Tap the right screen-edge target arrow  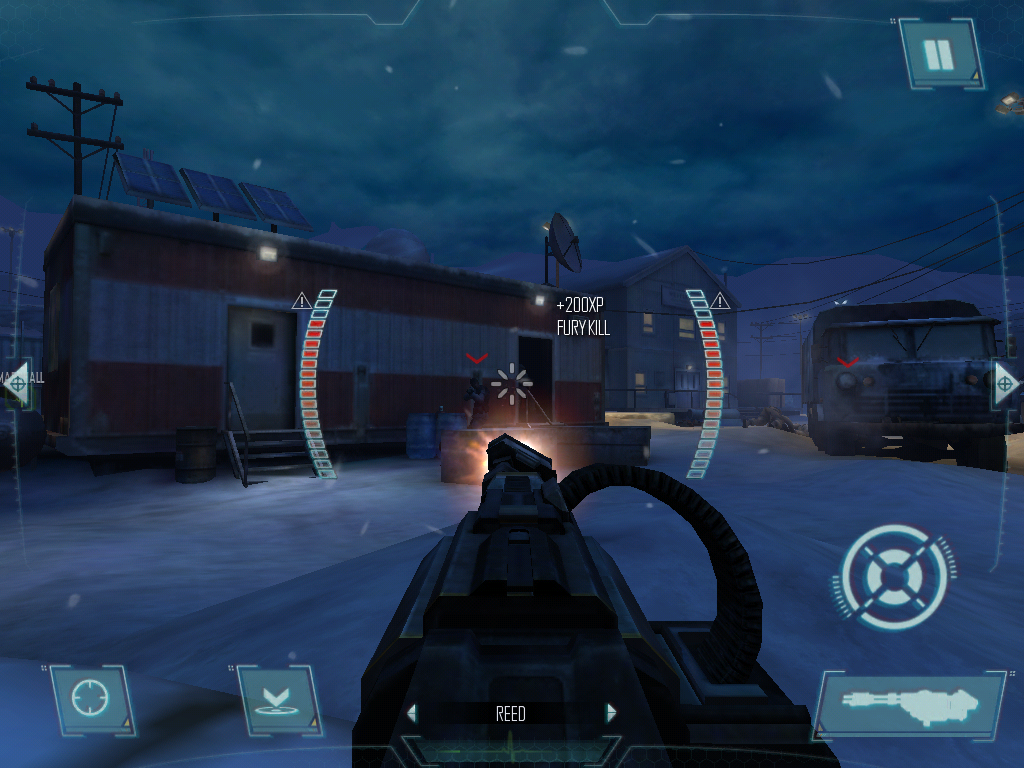(1006, 383)
